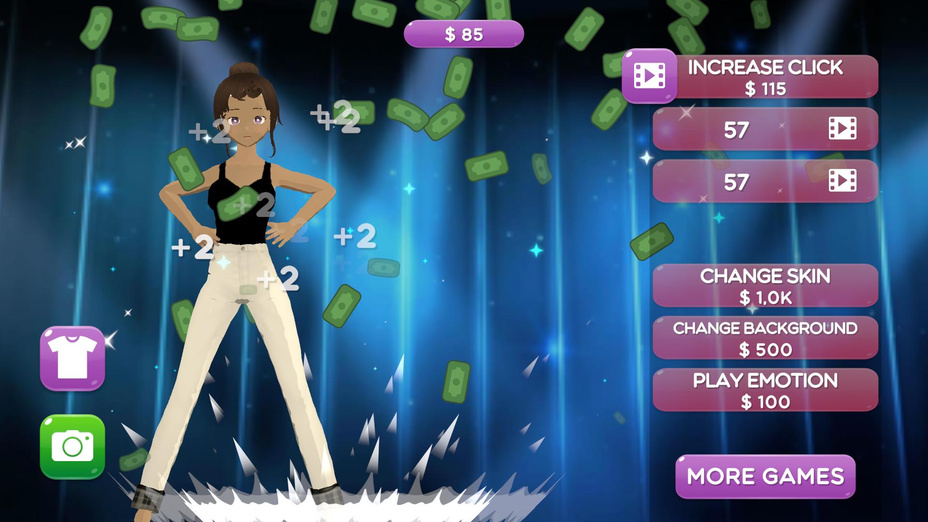928x522 pixels.
Task: Open the More Games button
Action: [x=765, y=476]
